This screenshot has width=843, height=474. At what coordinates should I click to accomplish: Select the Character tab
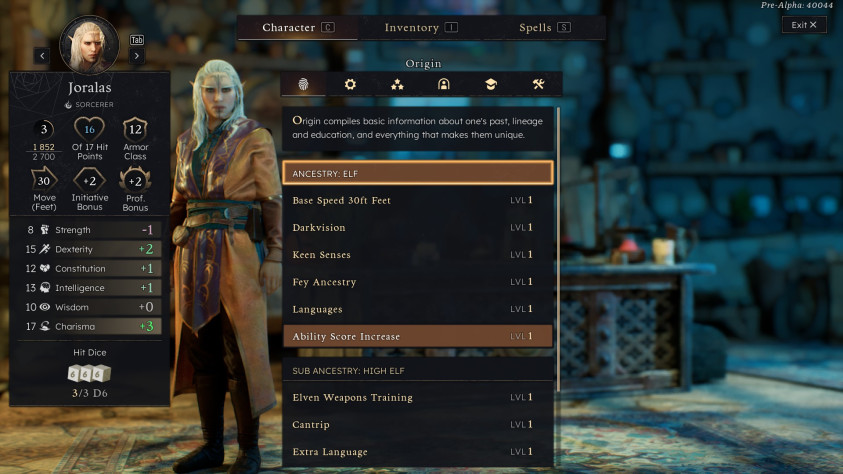pyautogui.click(x=298, y=28)
